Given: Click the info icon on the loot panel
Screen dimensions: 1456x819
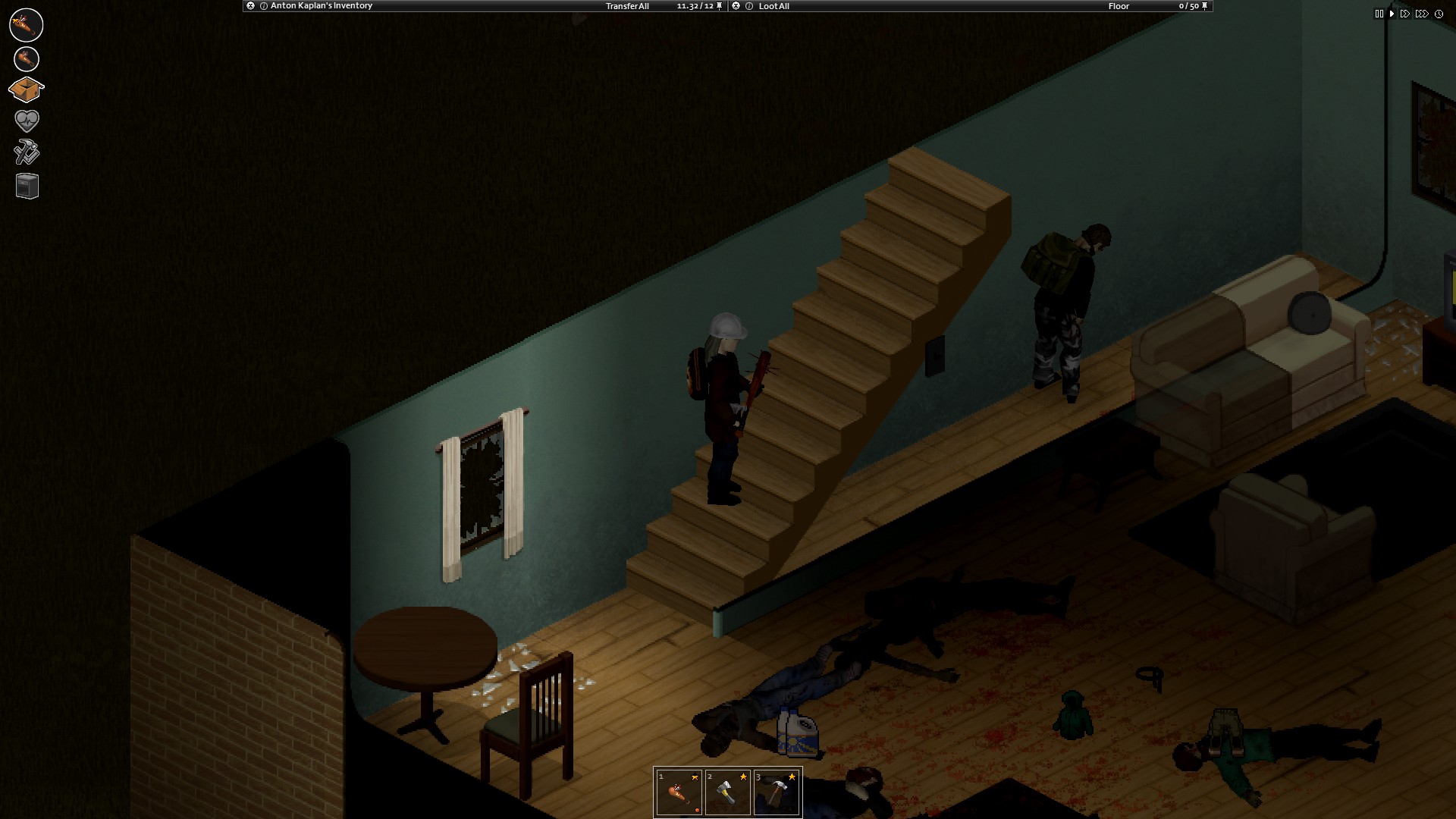Looking at the screenshot, I should click(749, 5).
